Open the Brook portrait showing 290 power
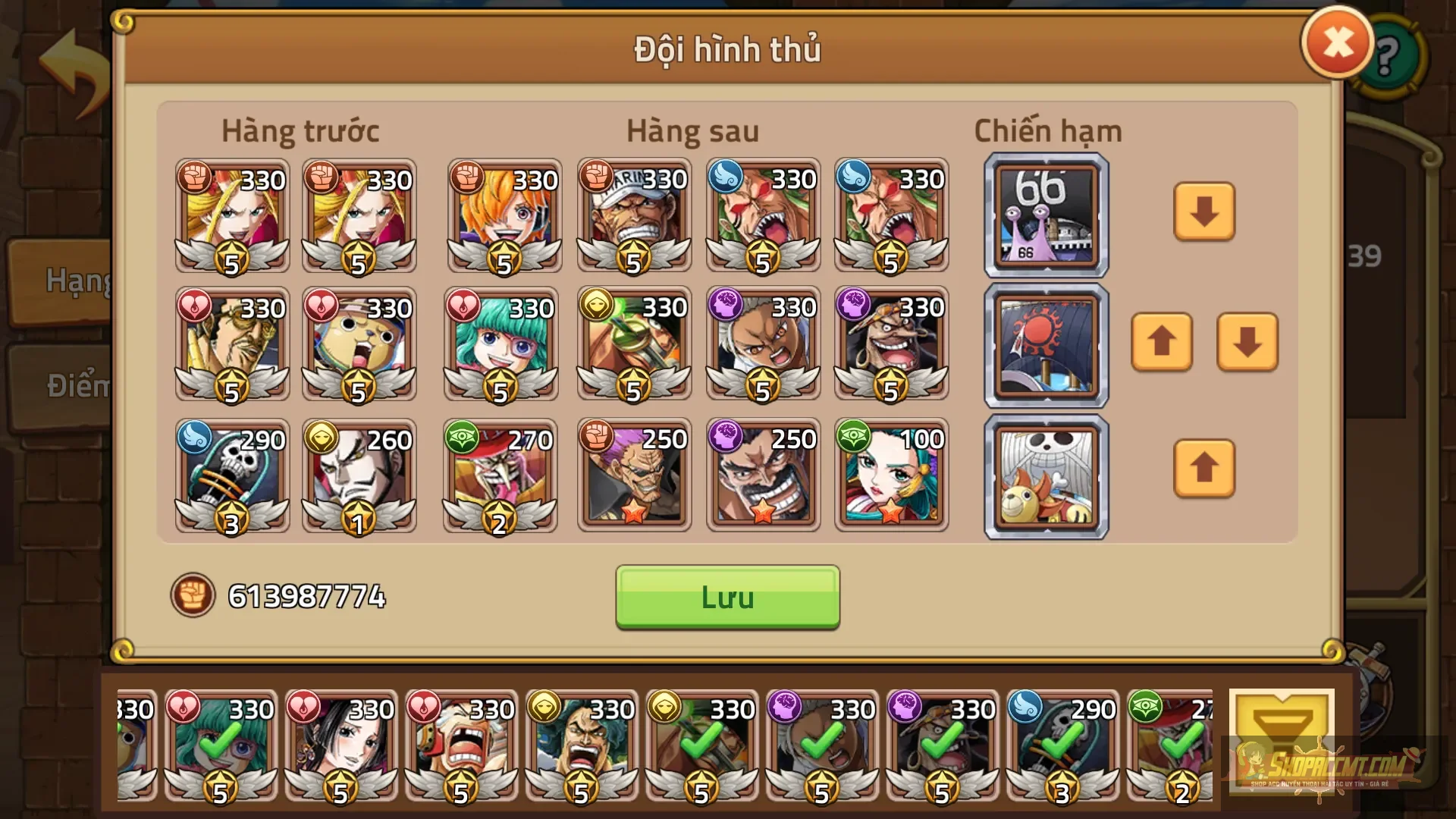 231,474
